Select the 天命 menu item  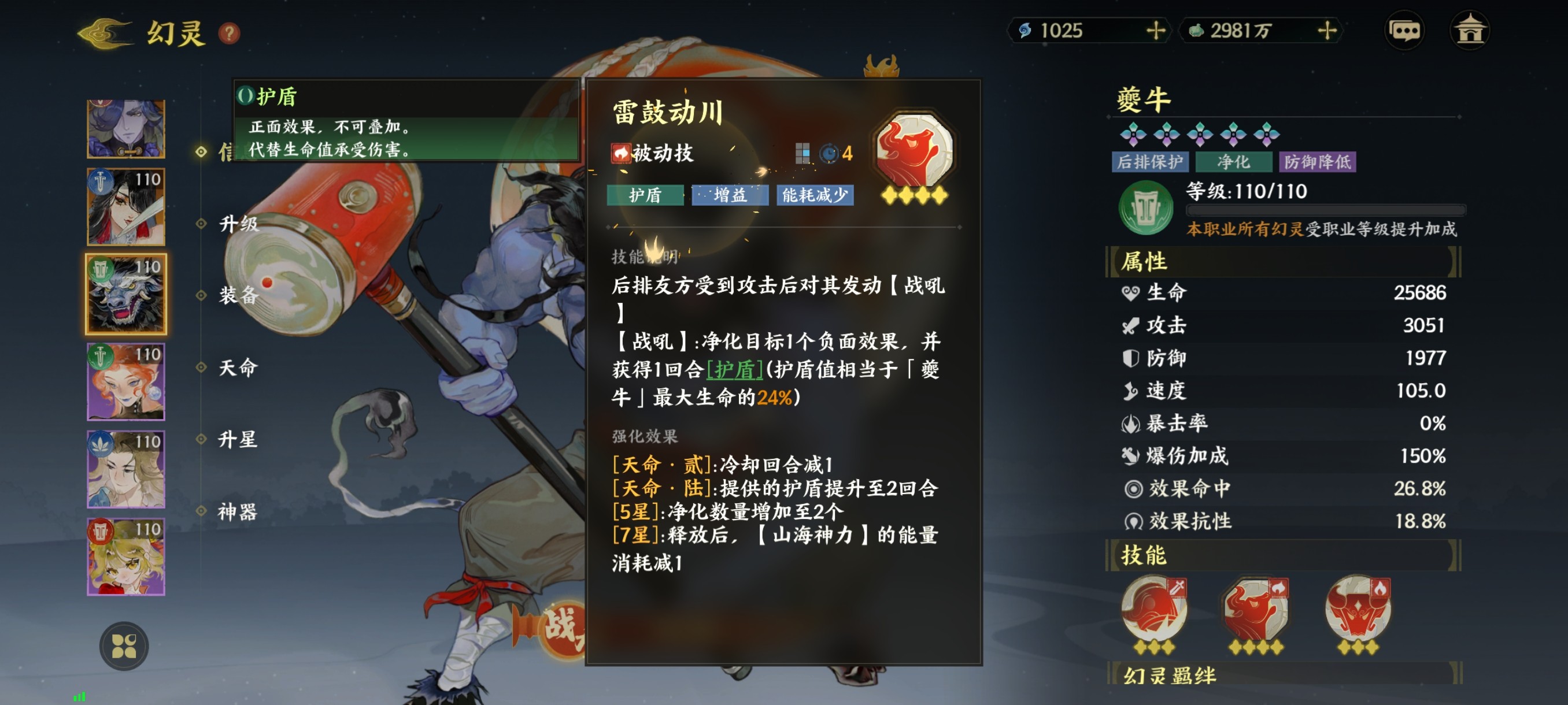click(238, 367)
